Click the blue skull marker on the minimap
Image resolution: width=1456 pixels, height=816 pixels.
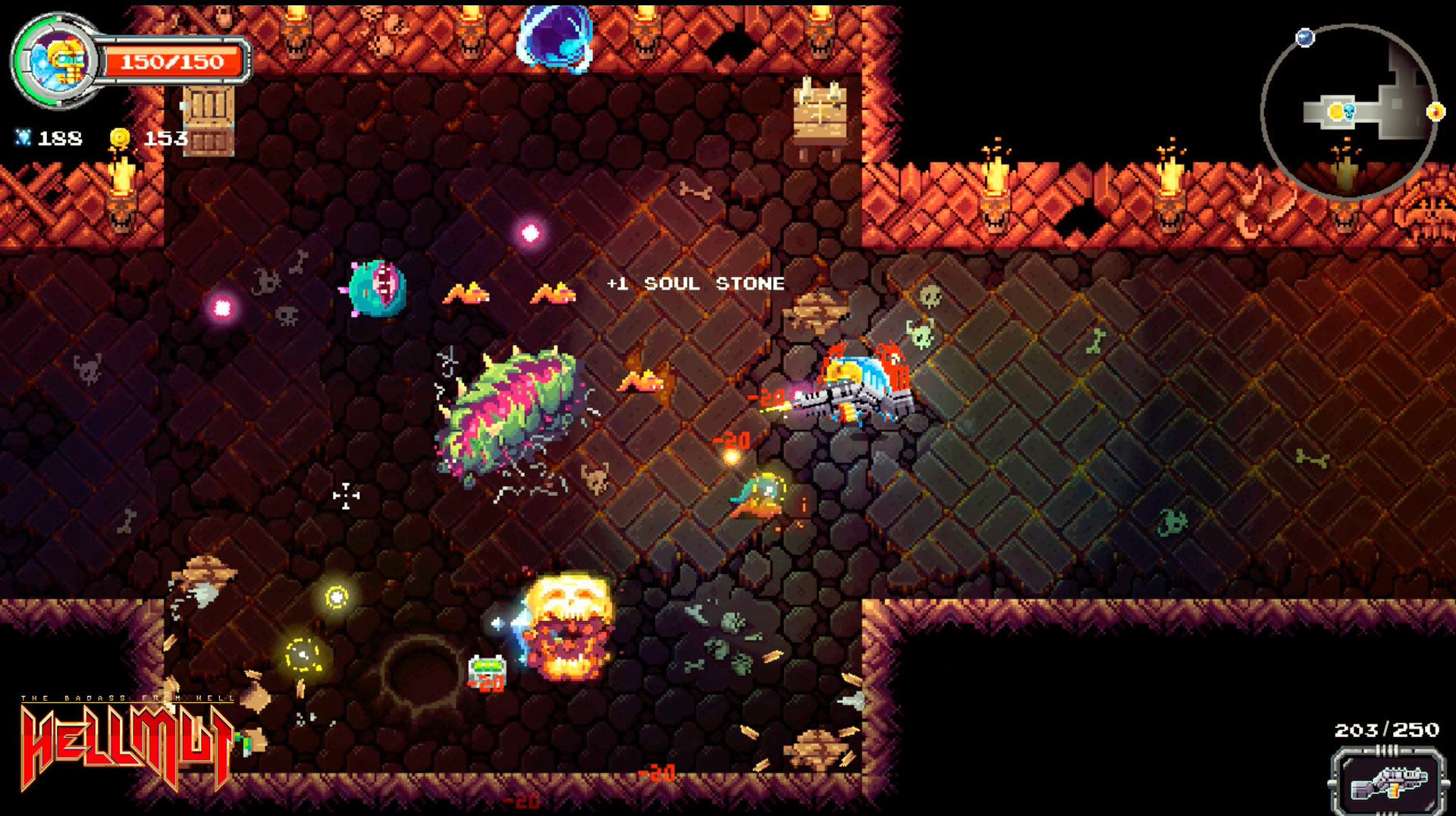[x=1349, y=111]
